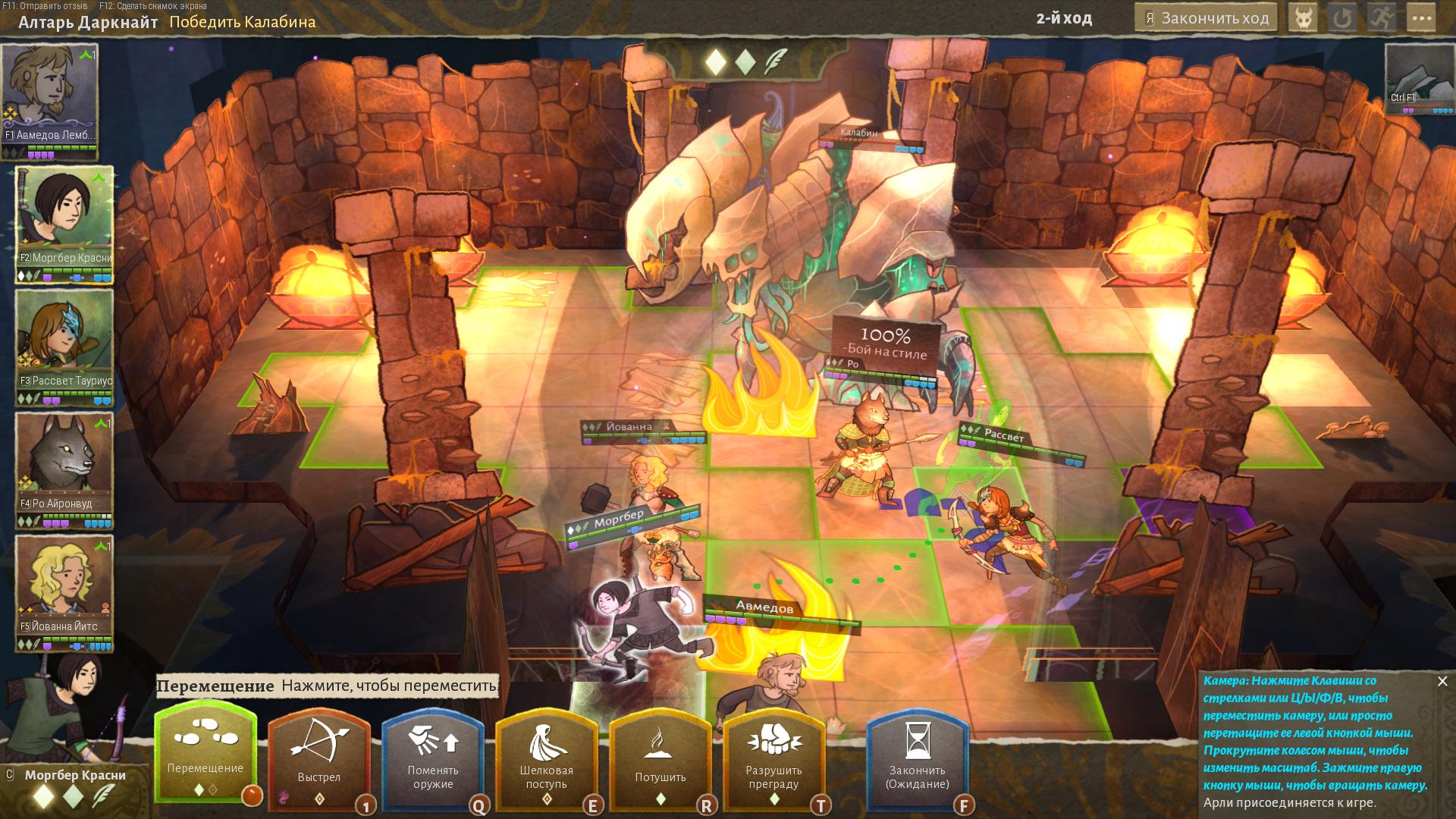Close the camera tutorial hint
The image size is (1456, 819).
point(1442,681)
